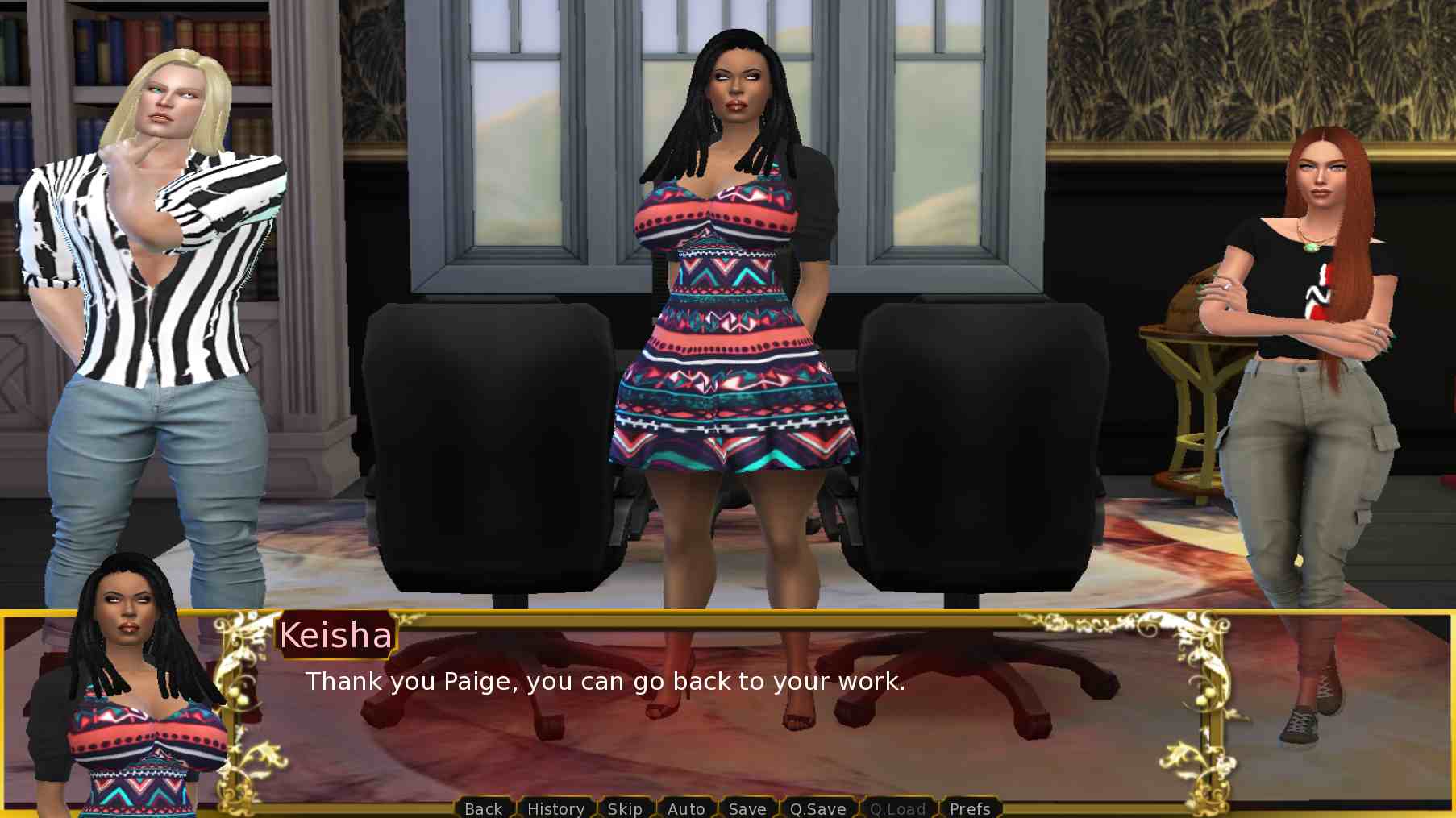The width and height of the screenshot is (1456, 818).
Task: Open the Prefs settings menu
Action: (970, 808)
